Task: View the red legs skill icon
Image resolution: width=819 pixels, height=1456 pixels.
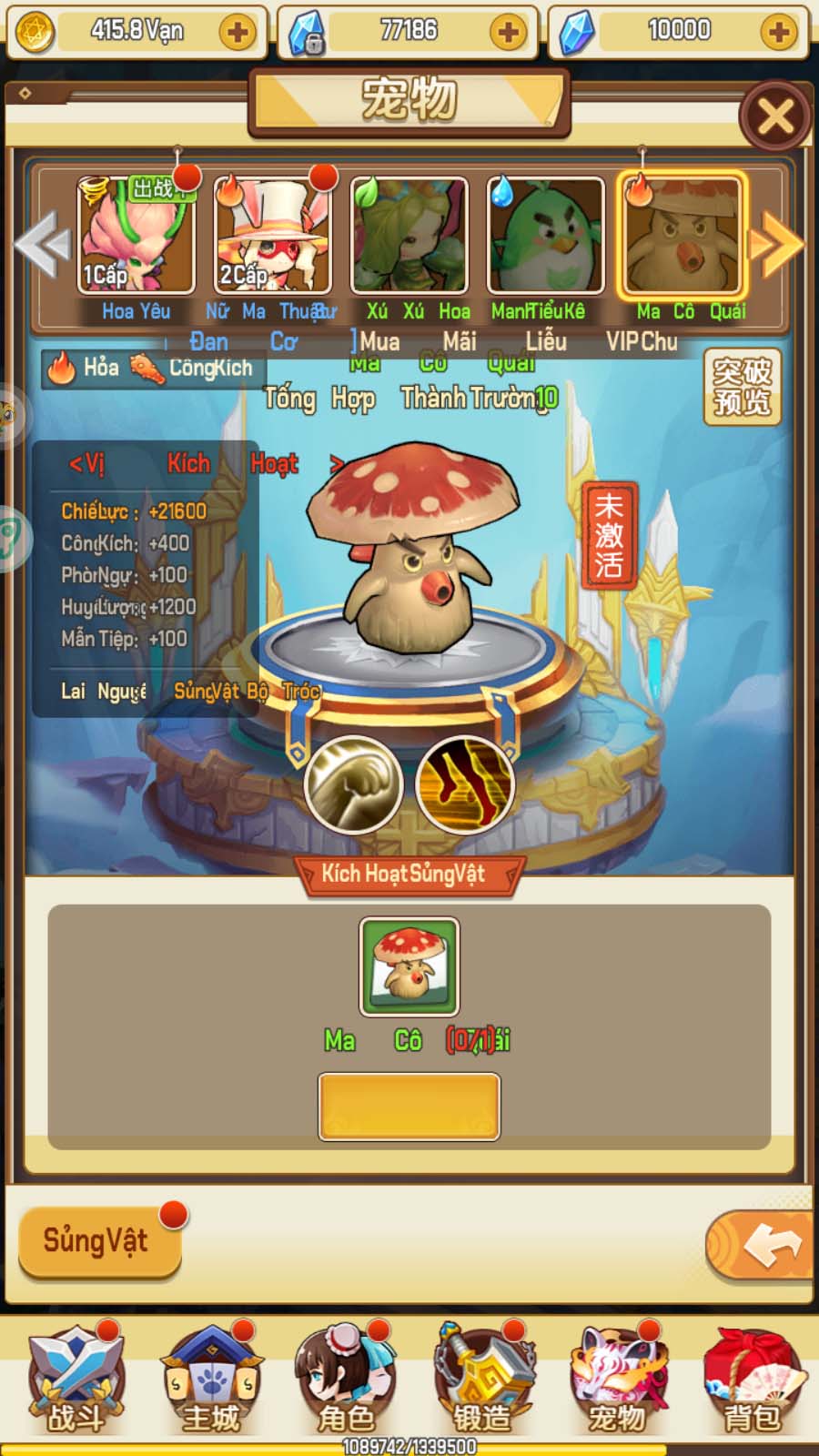Action: coord(464,784)
